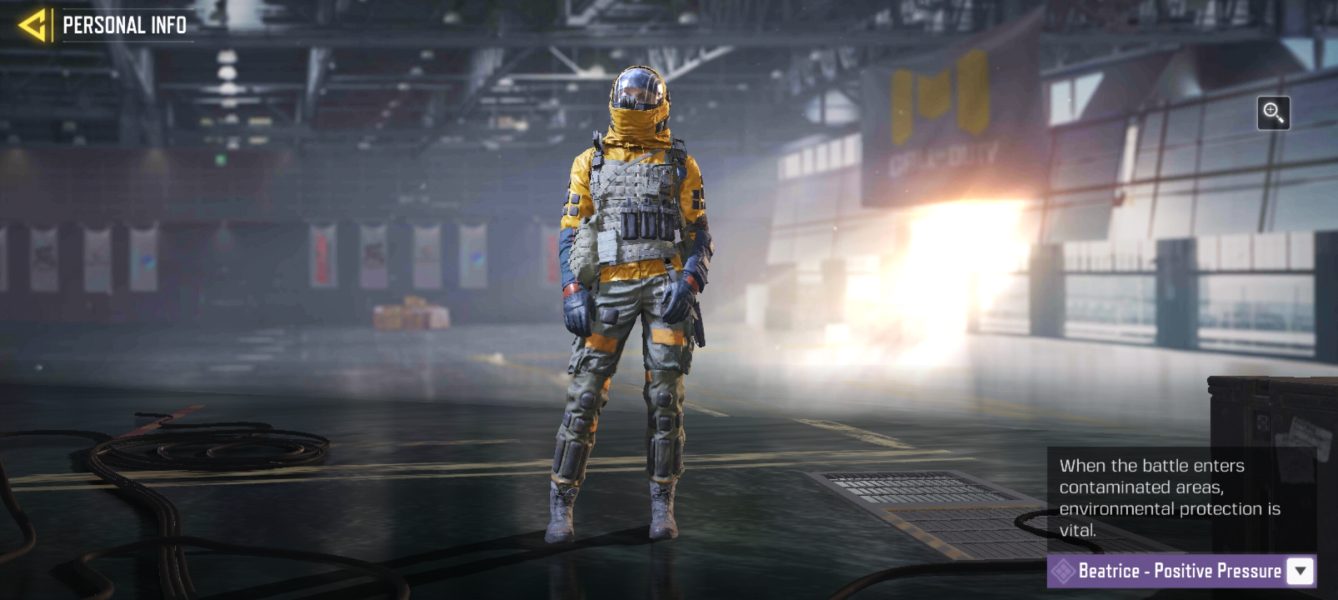Go back using the yellow arrow button
The width and height of the screenshot is (1338, 600).
(33, 25)
